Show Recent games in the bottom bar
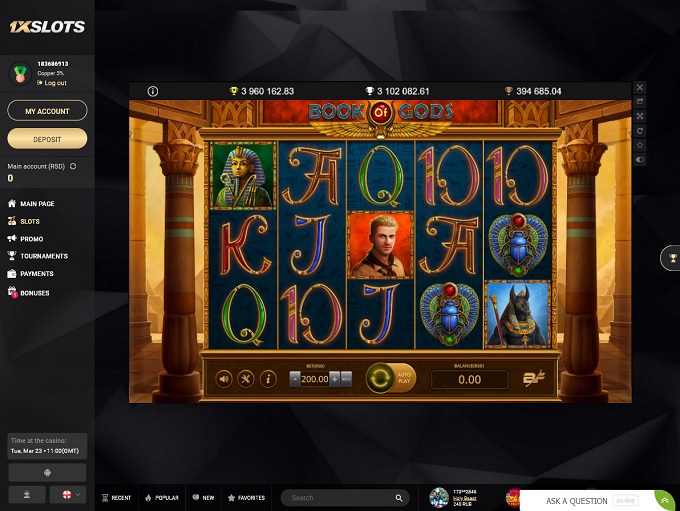This screenshot has height=511, width=680. coord(116,497)
